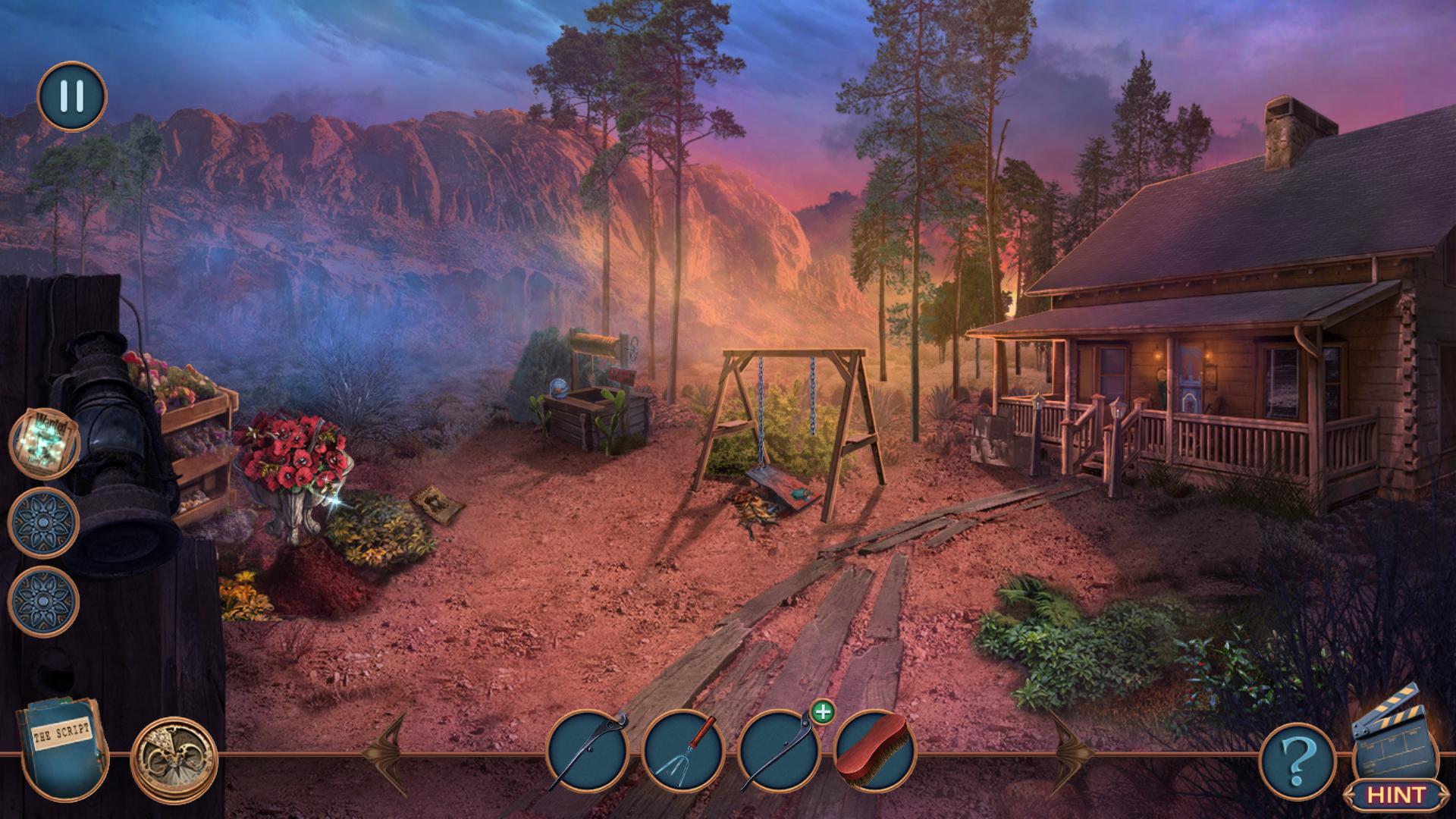Pause the game with the pause button

tap(72, 96)
